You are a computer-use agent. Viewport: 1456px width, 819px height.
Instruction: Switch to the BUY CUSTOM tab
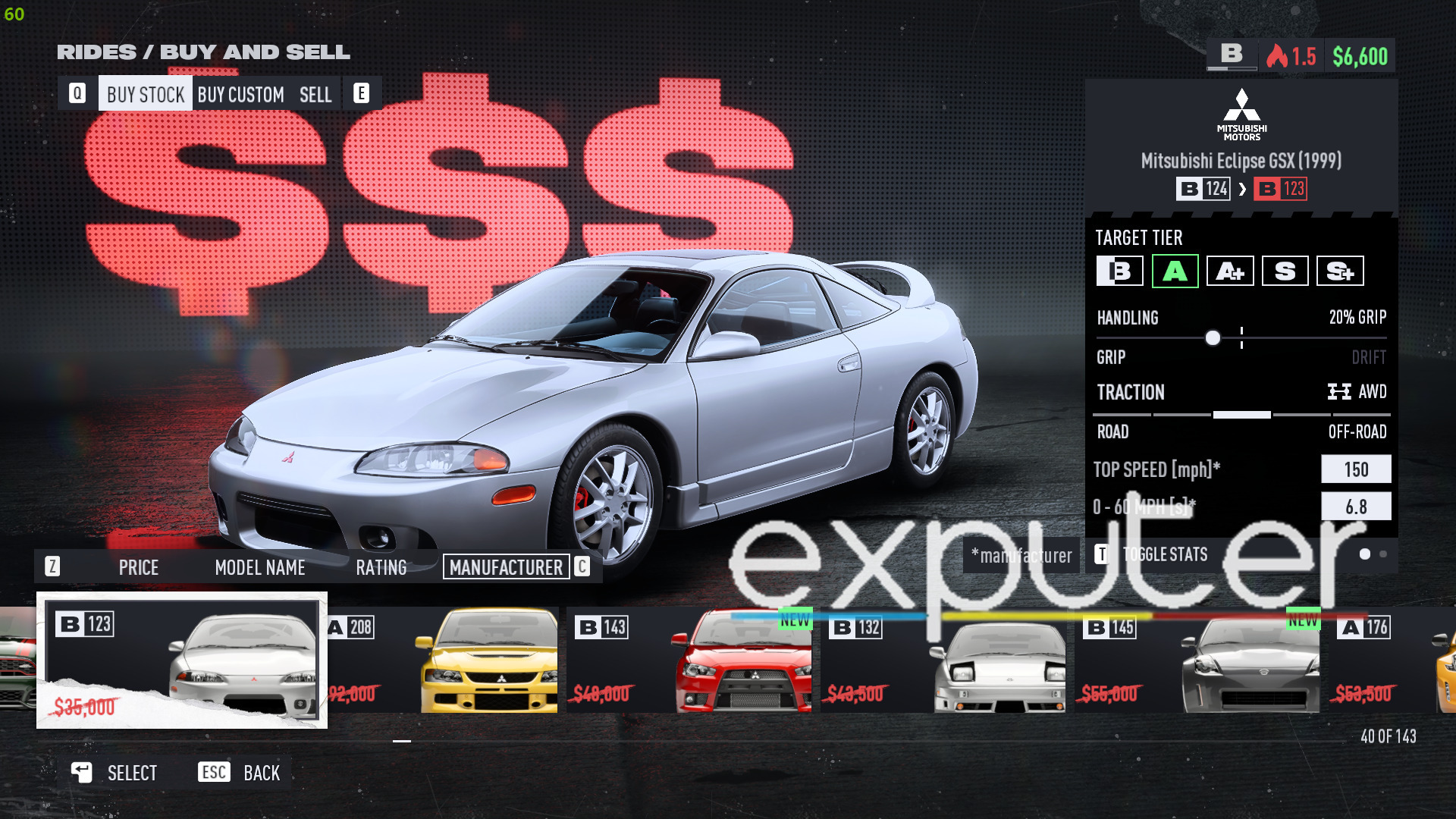pyautogui.click(x=240, y=94)
